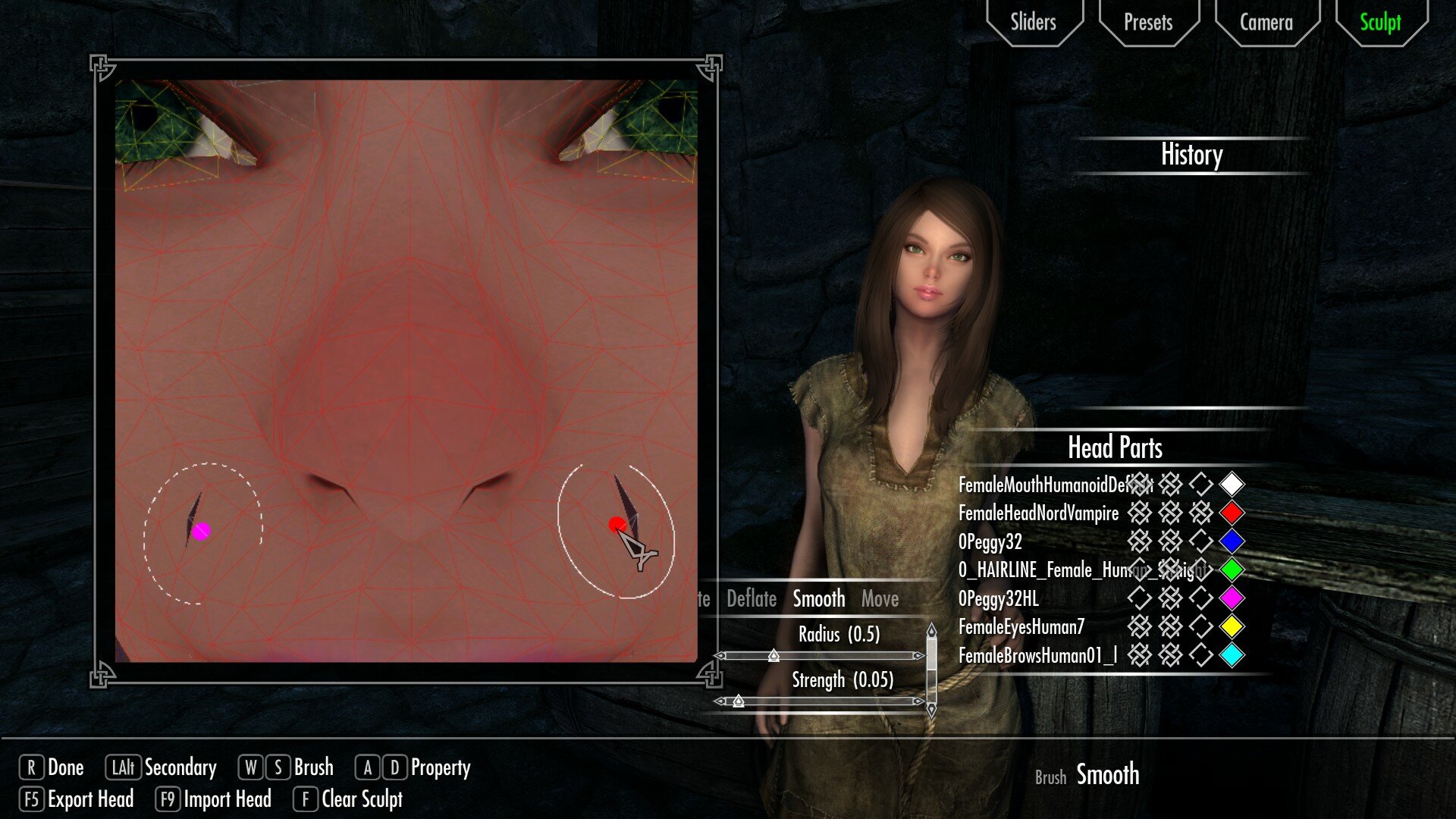Toggle the wireframe icon for FemaleHeadNordVampire
The height and width of the screenshot is (819, 1456).
(1141, 513)
